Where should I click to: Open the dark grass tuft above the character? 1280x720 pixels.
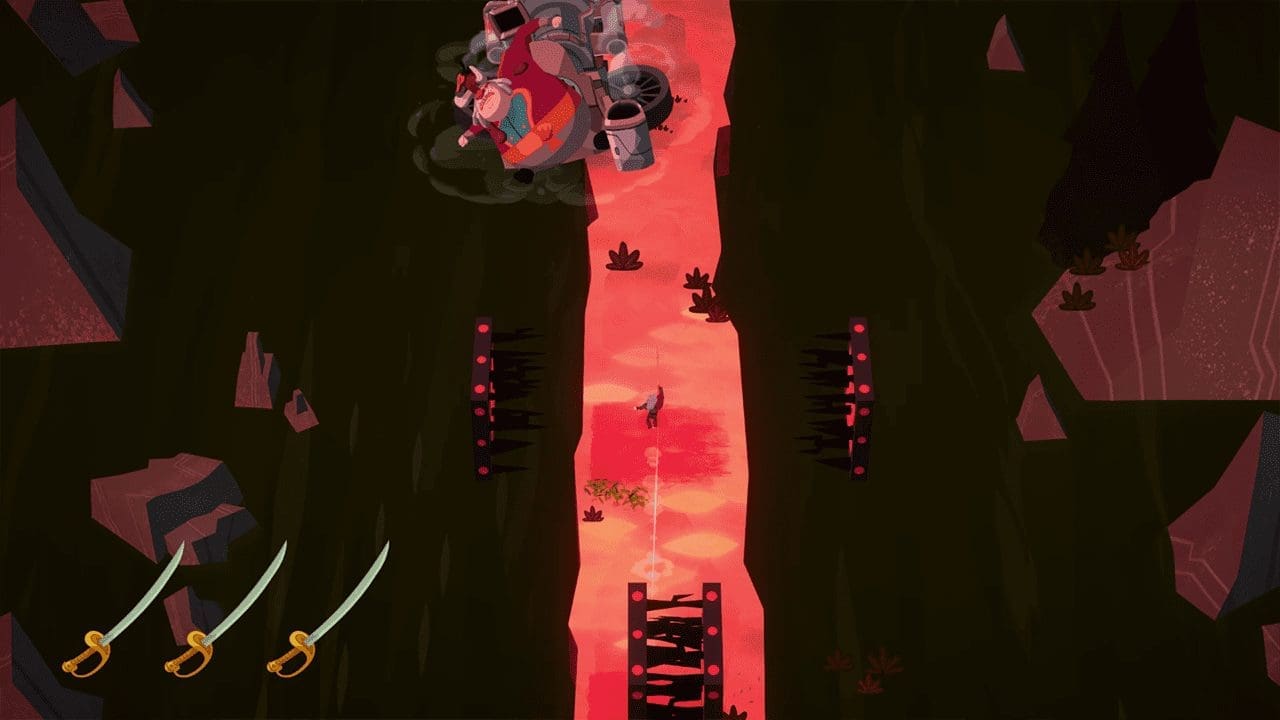click(x=625, y=260)
